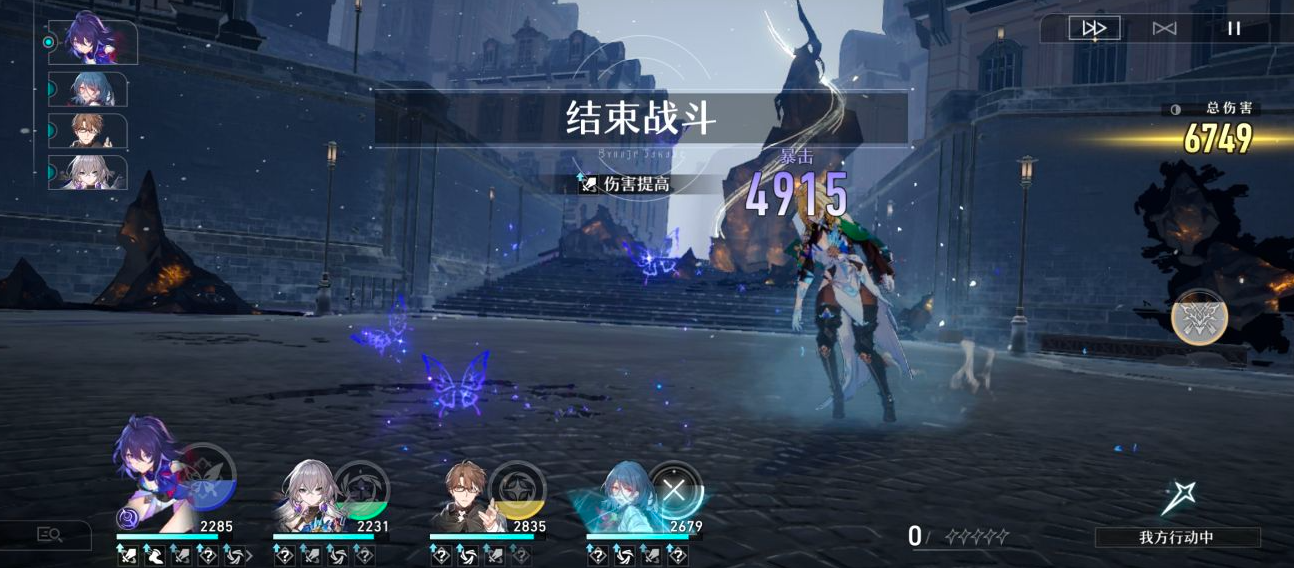
Task: Enable auto-battle with the crossed-triangles icon
Action: pos(1164,28)
